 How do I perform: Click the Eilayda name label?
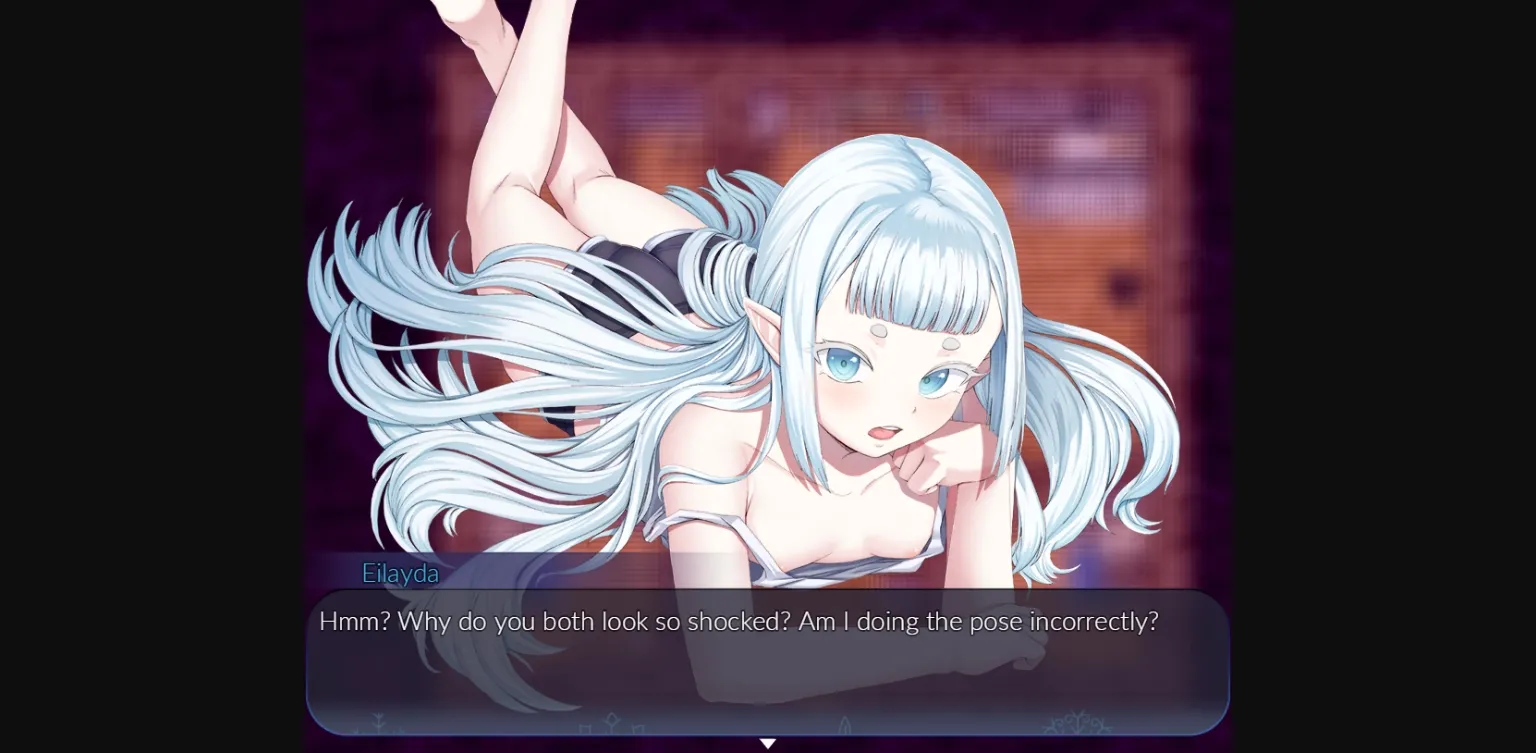pos(400,573)
